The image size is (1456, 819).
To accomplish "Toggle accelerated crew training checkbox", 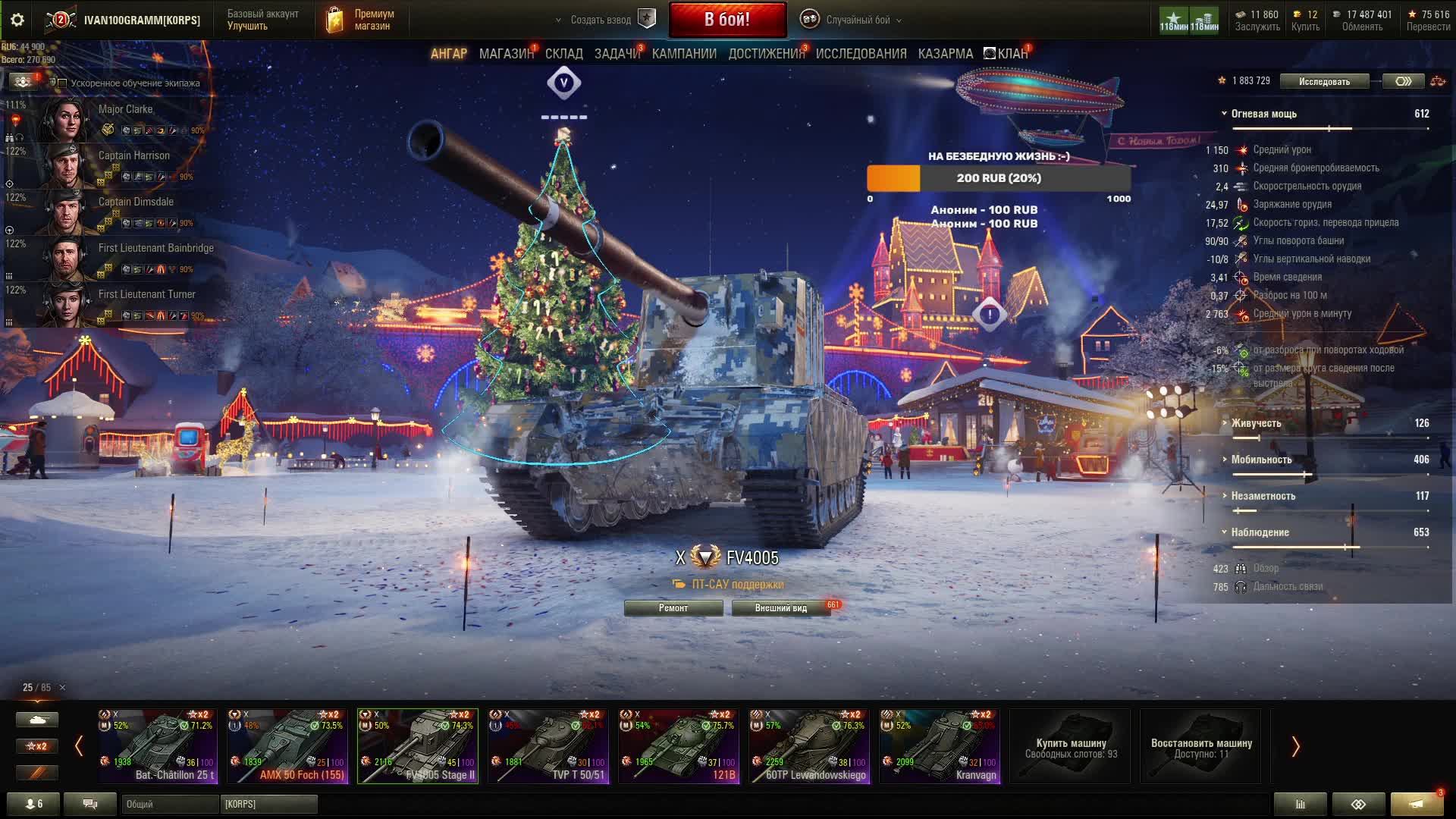I will (63, 83).
